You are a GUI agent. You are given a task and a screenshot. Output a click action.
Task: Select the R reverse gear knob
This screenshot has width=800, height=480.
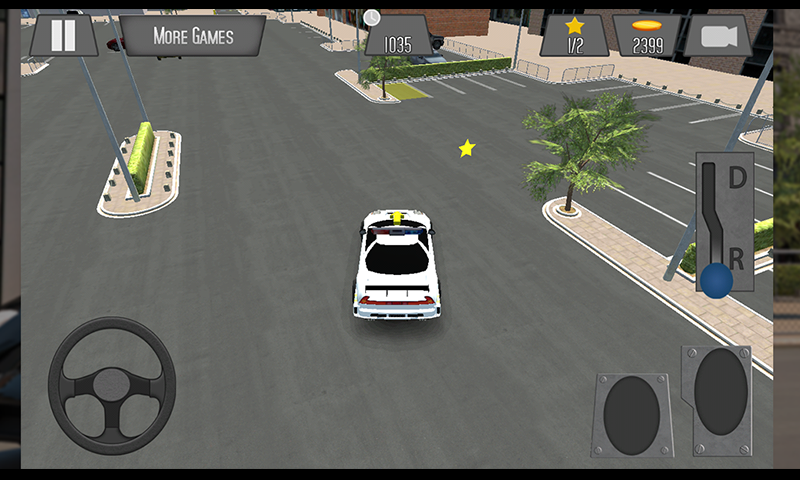tap(715, 281)
